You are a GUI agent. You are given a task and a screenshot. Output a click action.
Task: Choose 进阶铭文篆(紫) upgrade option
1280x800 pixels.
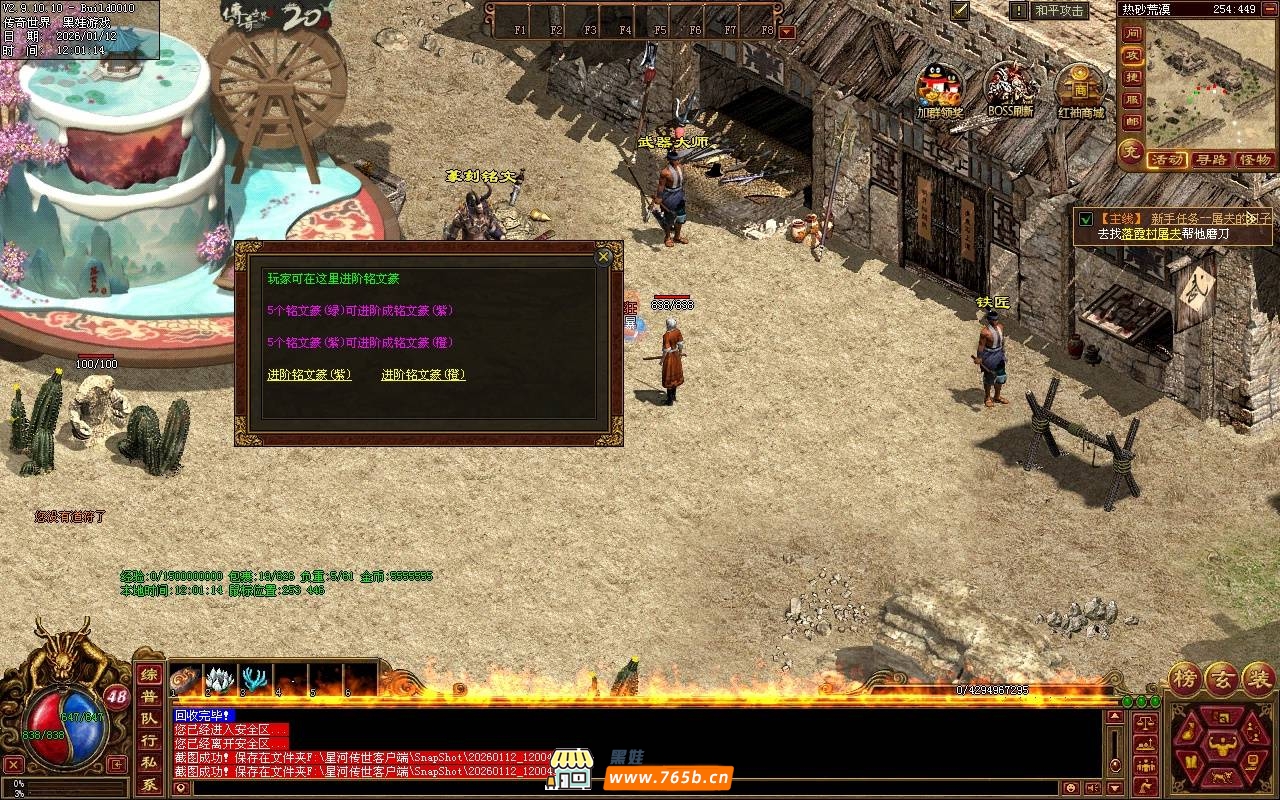pos(309,375)
